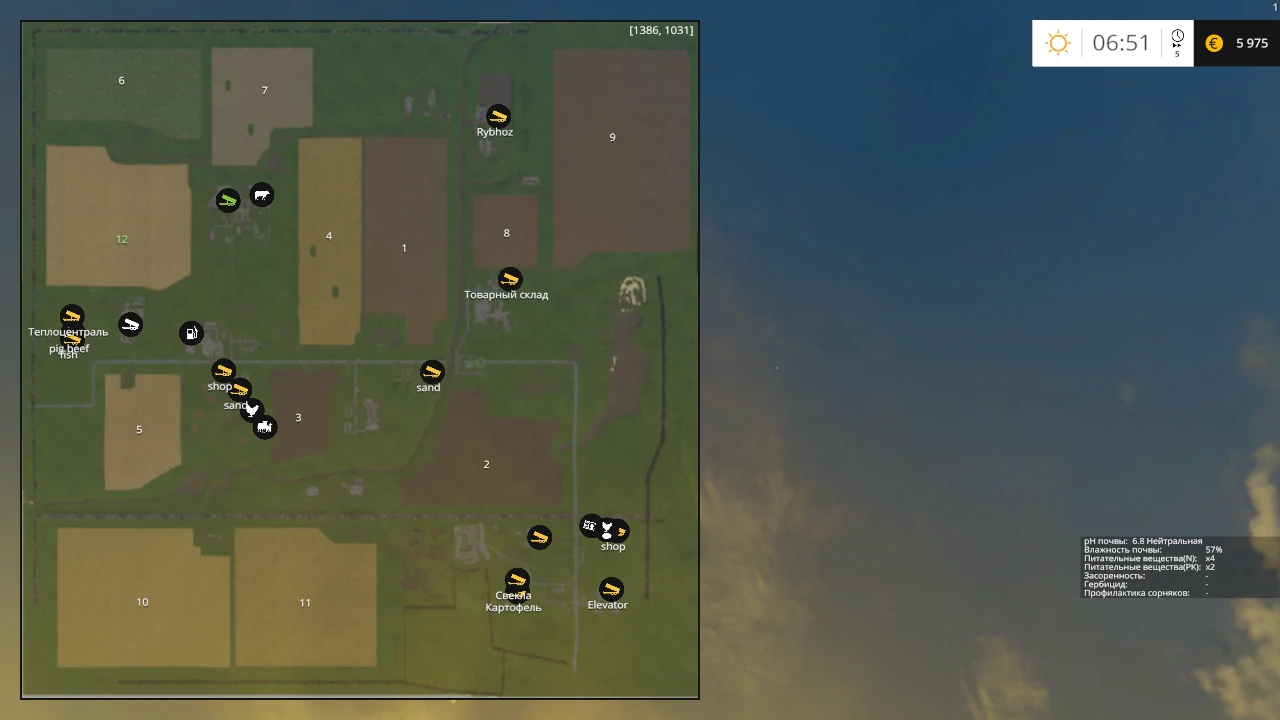Click the coordinate readout showing 1386, 1031
The width and height of the screenshot is (1280, 720).
[x=661, y=30]
